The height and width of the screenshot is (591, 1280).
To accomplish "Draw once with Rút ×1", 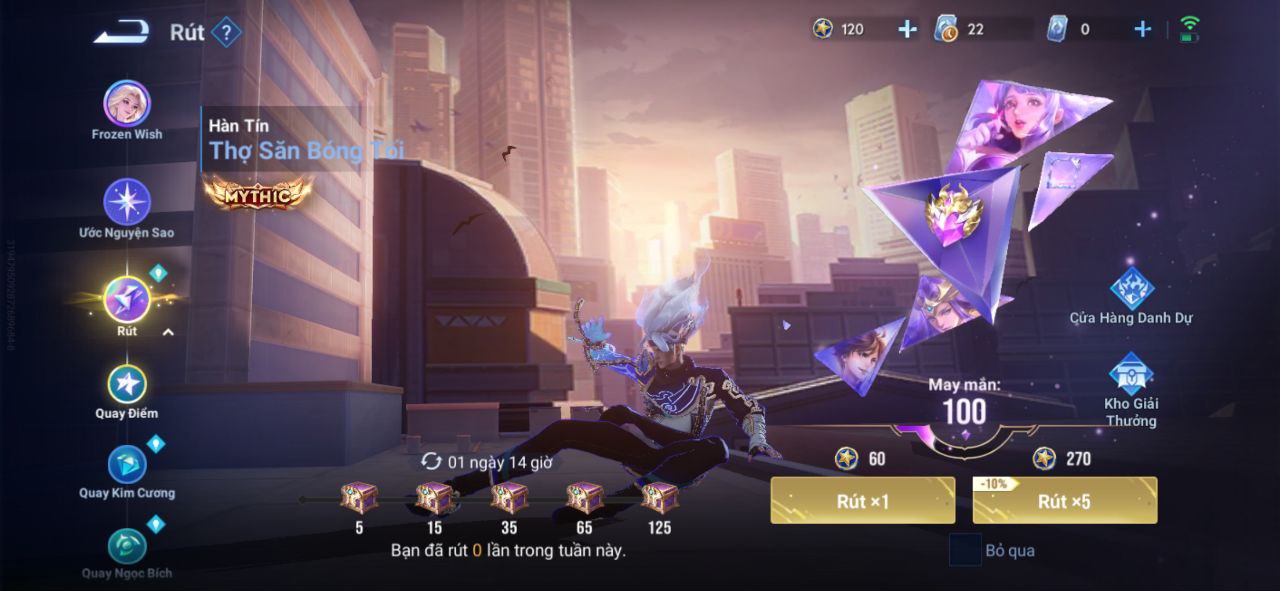I will pyautogui.click(x=862, y=500).
